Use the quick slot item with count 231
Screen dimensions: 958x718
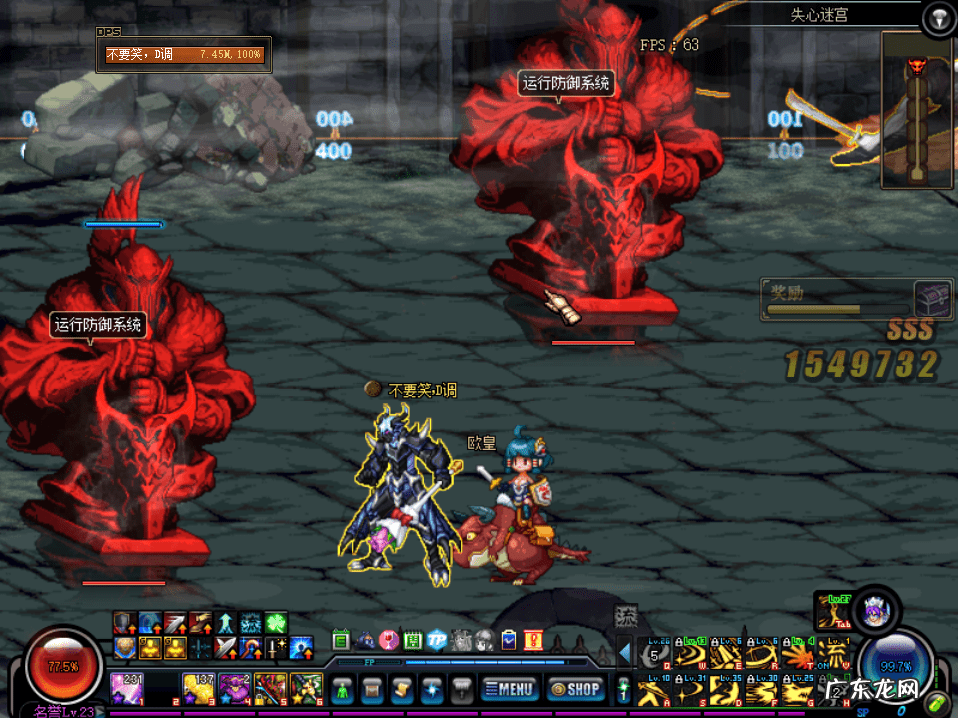click(x=127, y=687)
